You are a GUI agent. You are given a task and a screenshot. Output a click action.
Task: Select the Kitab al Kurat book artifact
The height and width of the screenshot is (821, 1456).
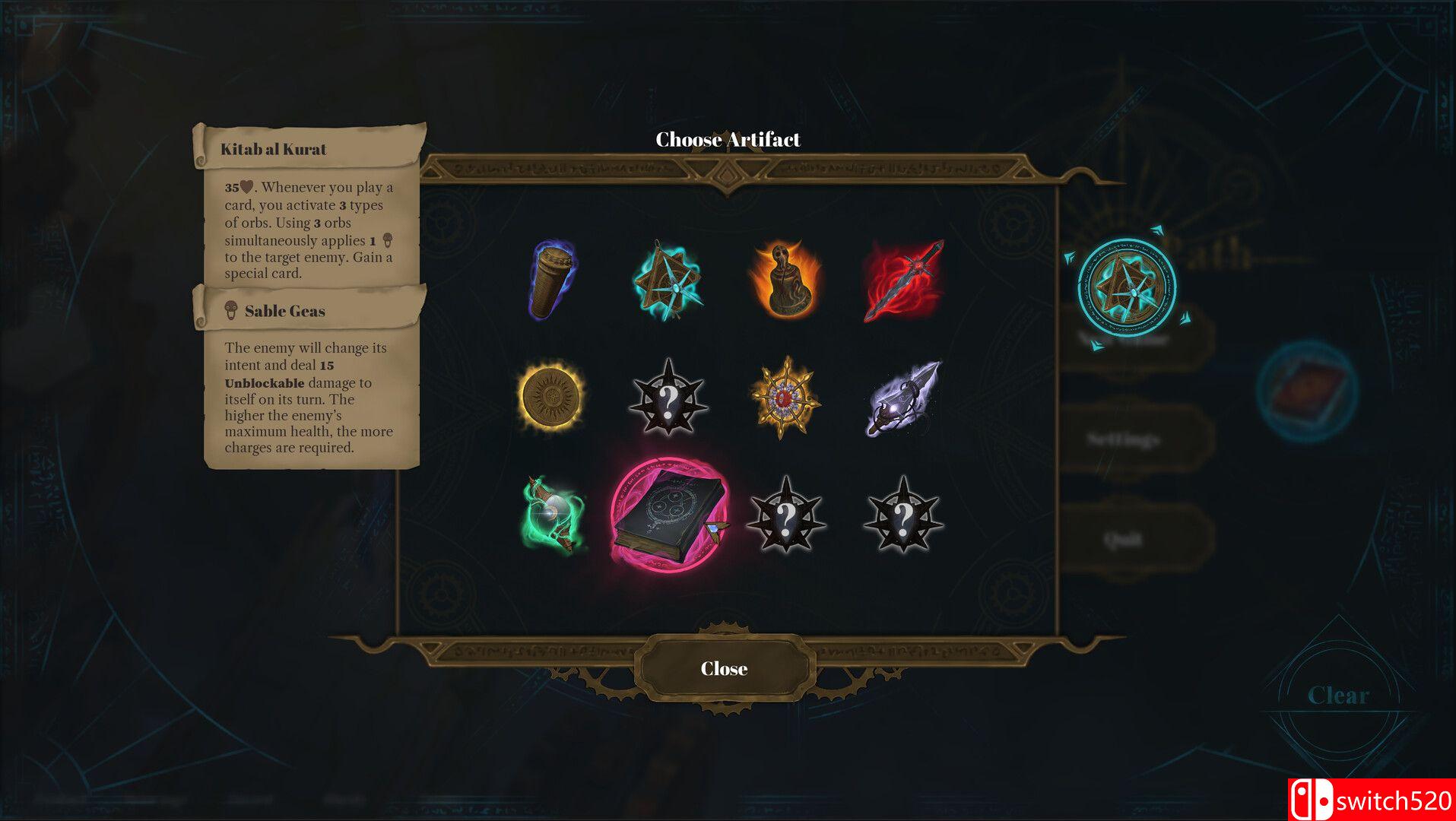point(668,513)
